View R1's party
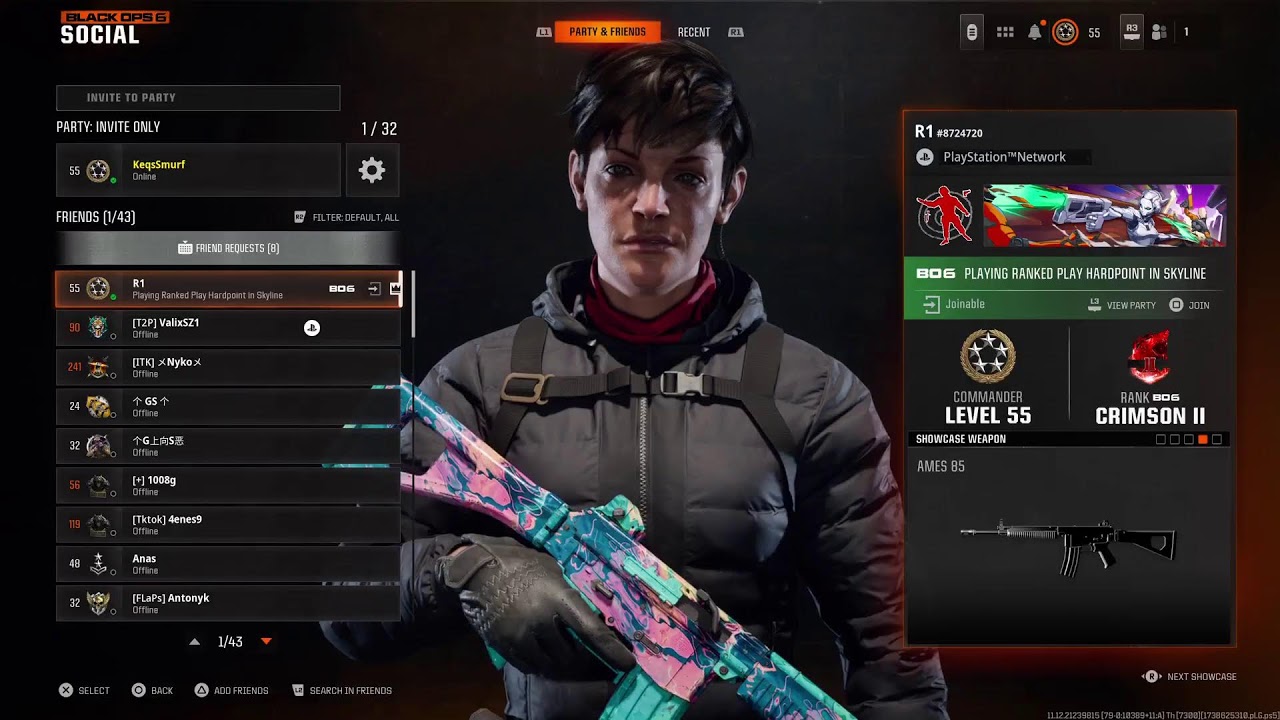The width and height of the screenshot is (1280, 720). click(x=1122, y=305)
